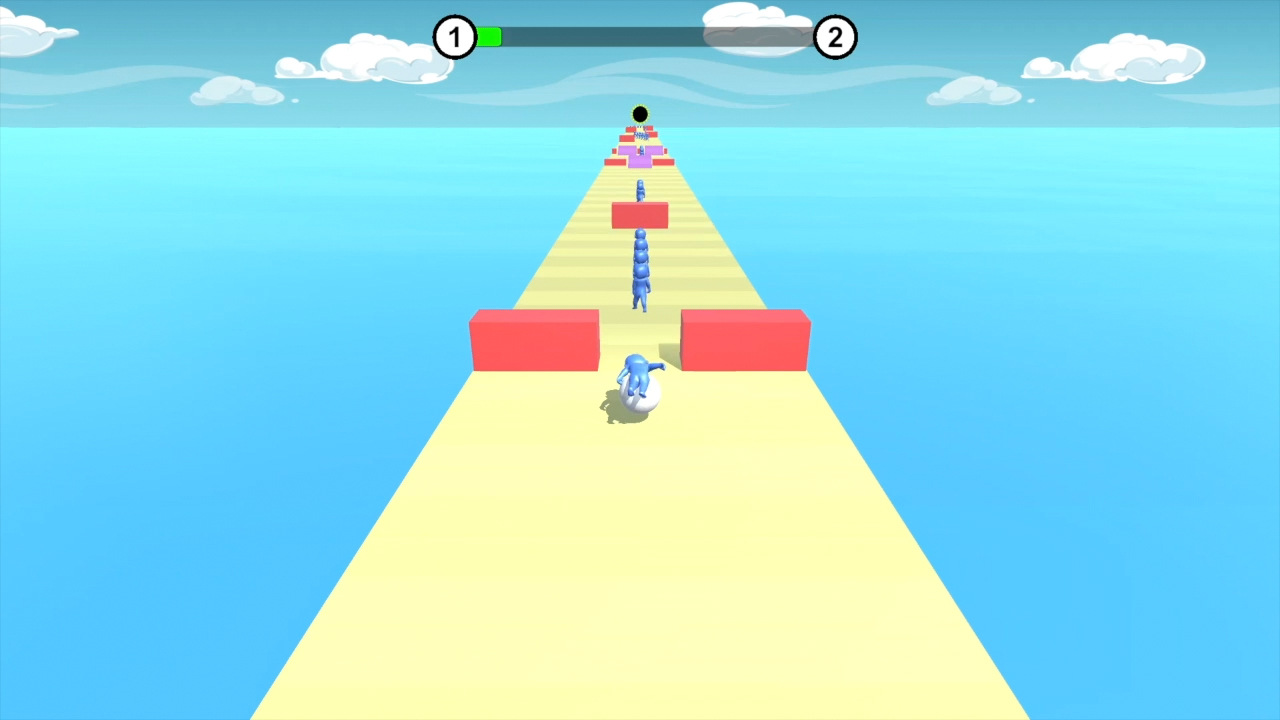Click the level 2 badge on progress bar
Image resolution: width=1280 pixels, height=720 pixels.
click(x=836, y=37)
